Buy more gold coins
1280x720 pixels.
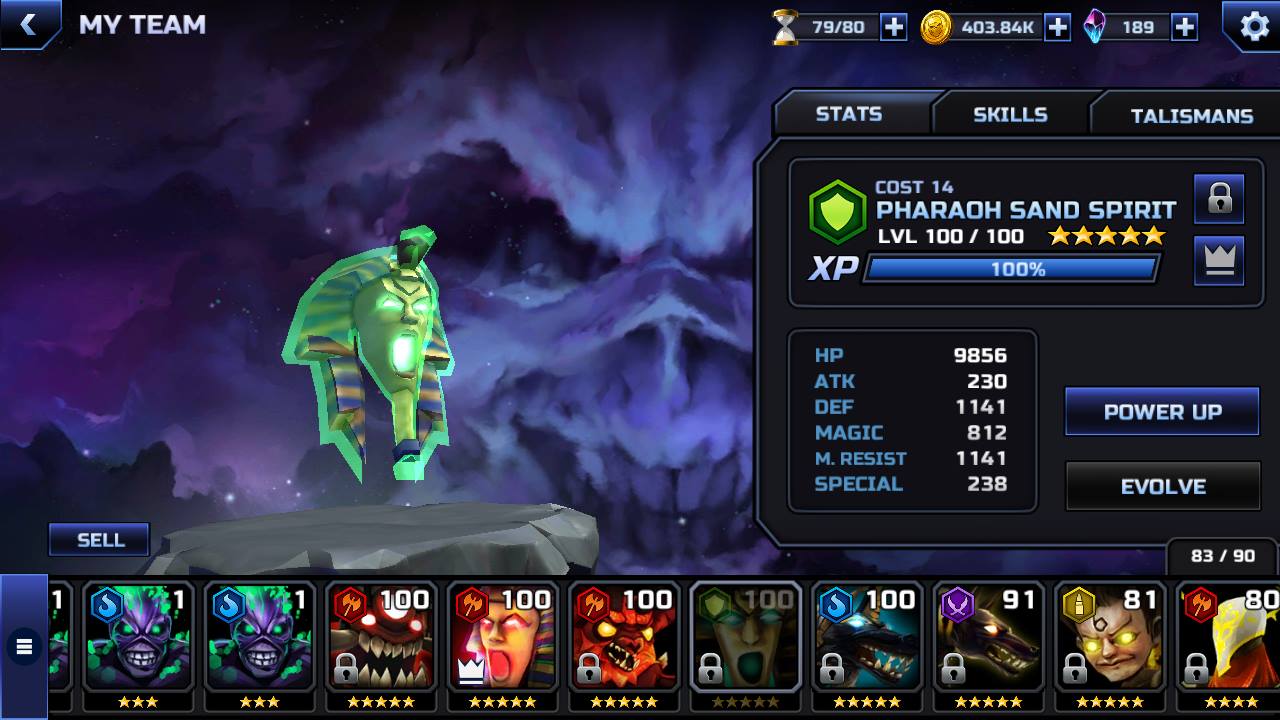point(1057,28)
